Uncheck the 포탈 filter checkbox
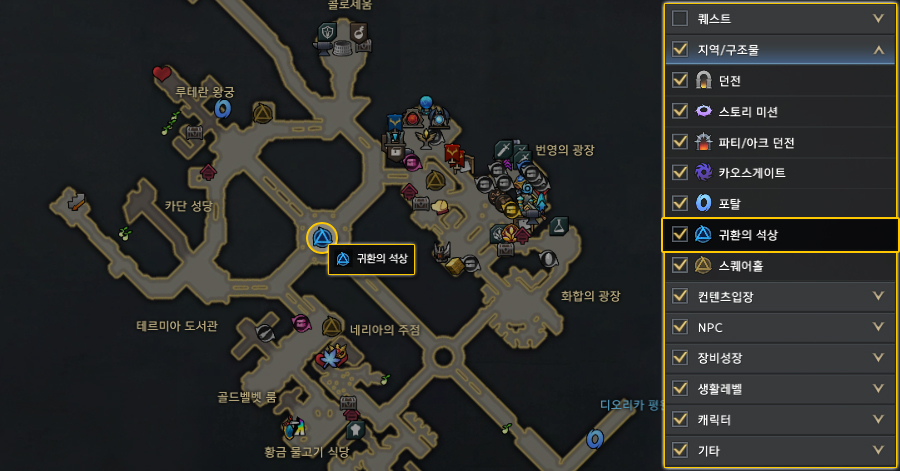Image resolution: width=900 pixels, height=471 pixels. click(680, 204)
